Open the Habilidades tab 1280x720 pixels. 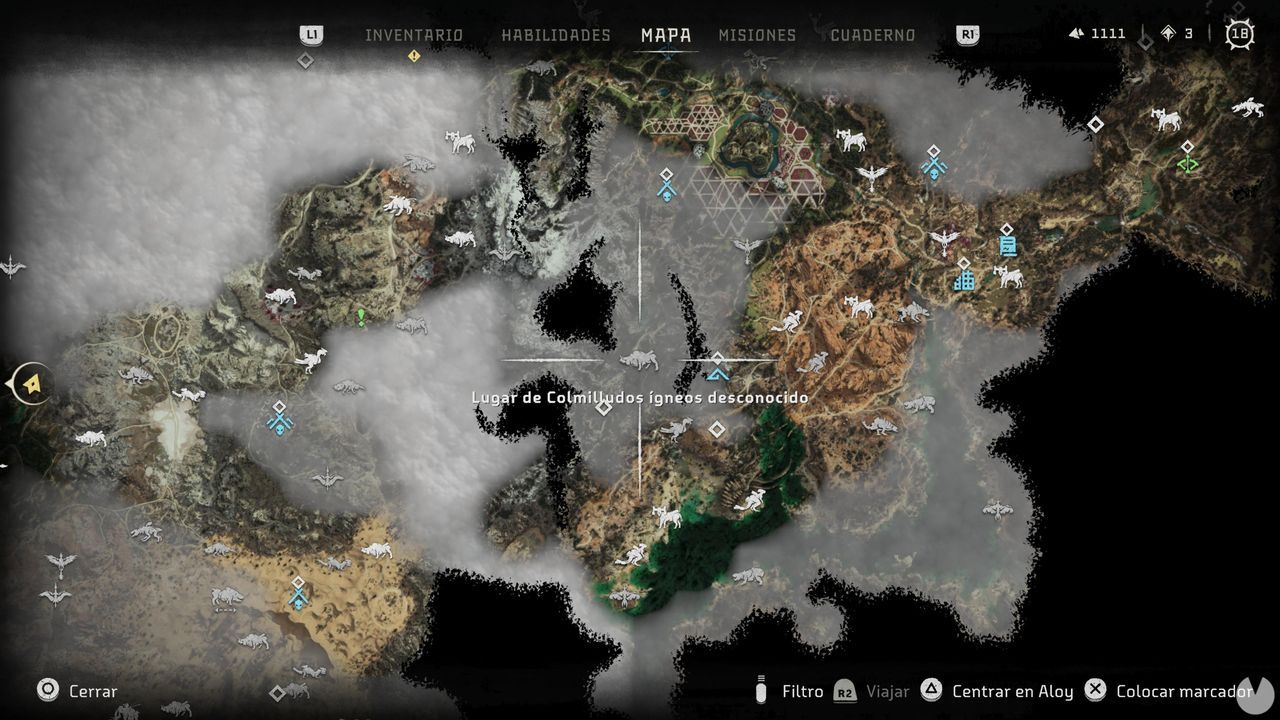[x=555, y=35]
